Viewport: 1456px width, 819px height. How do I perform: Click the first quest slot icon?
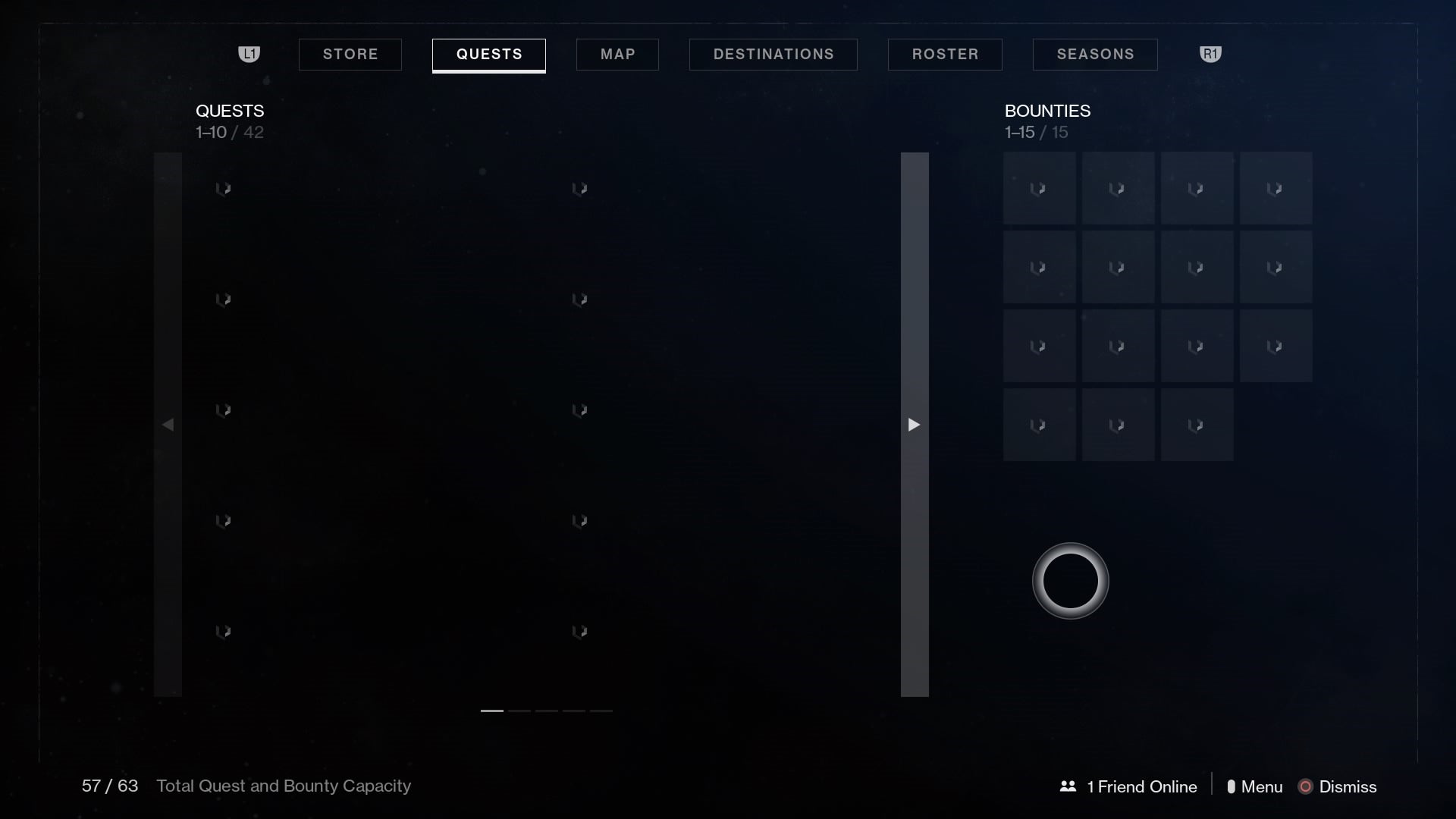point(224,189)
